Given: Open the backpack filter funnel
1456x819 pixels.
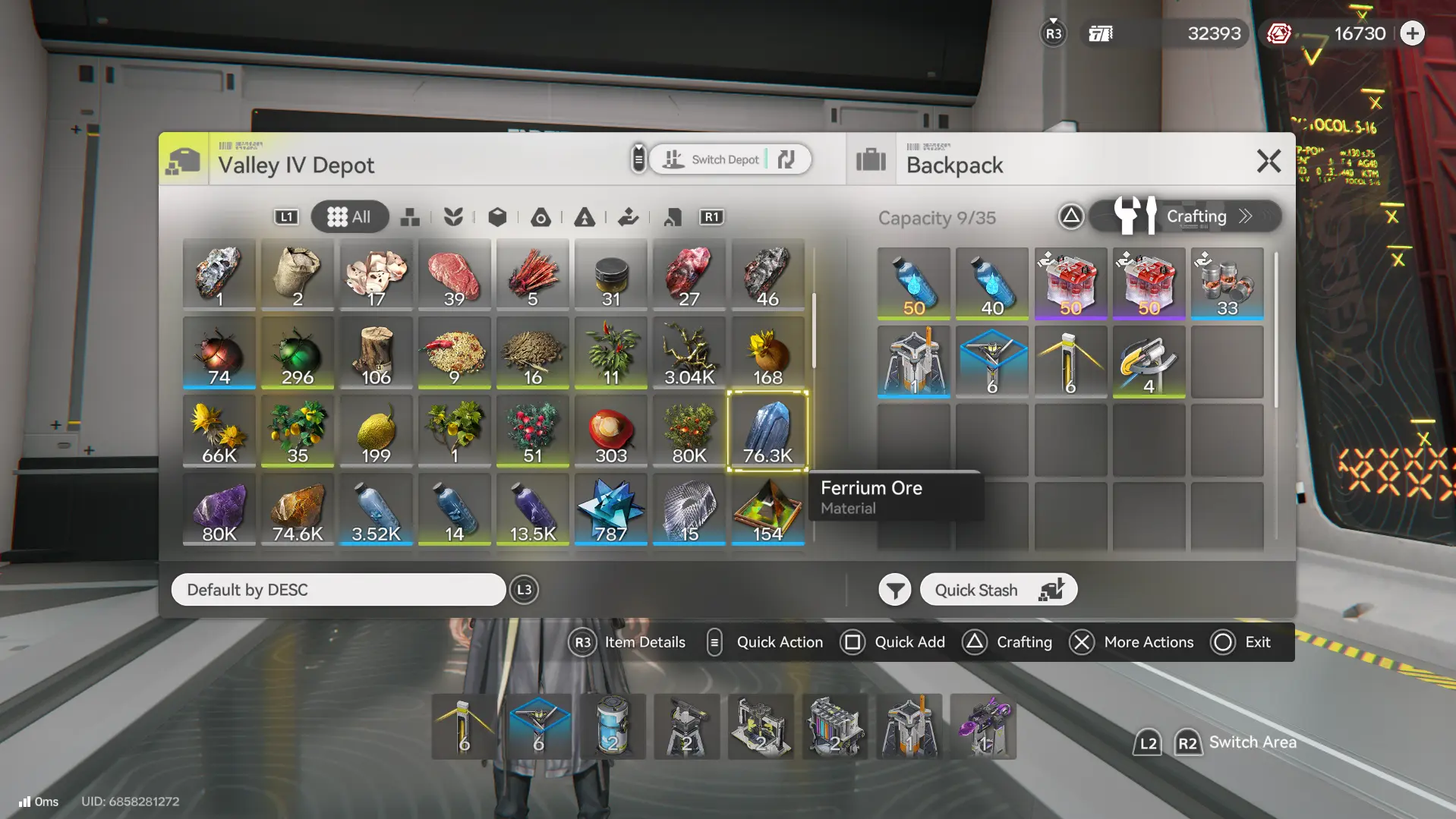Looking at the screenshot, I should point(894,590).
